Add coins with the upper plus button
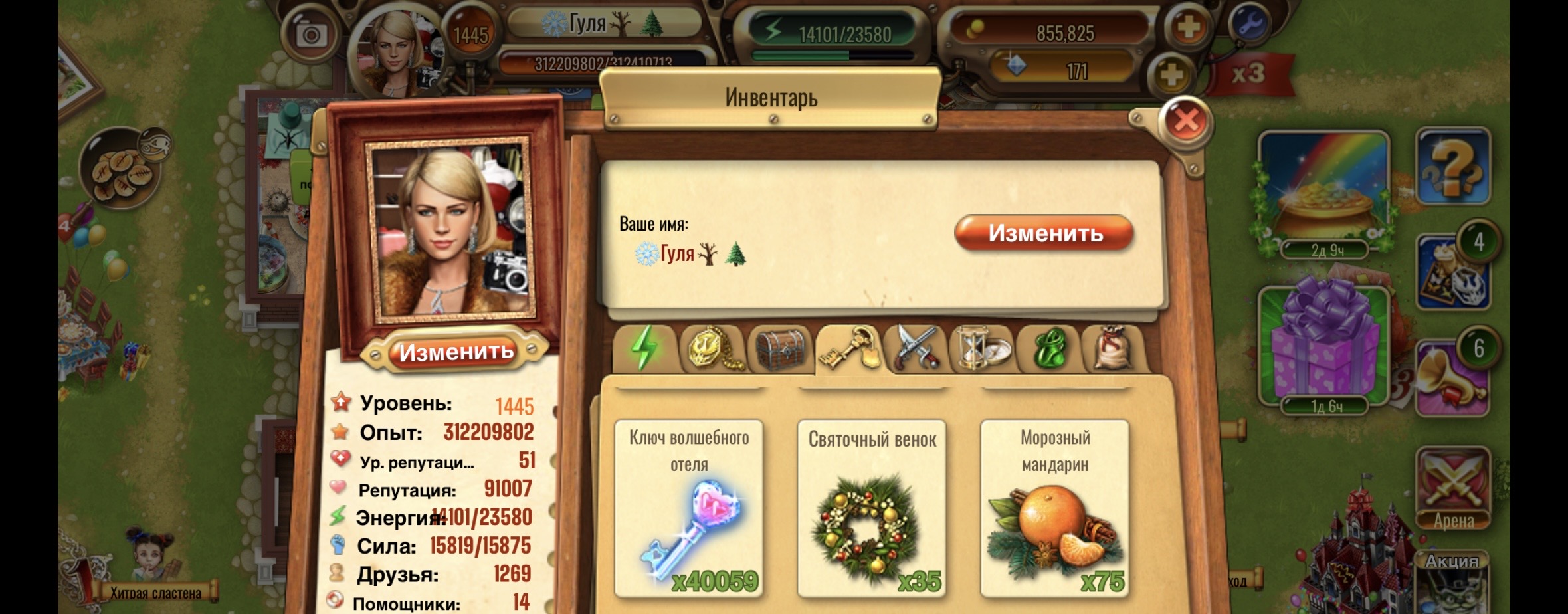1568x614 pixels. (1188, 28)
